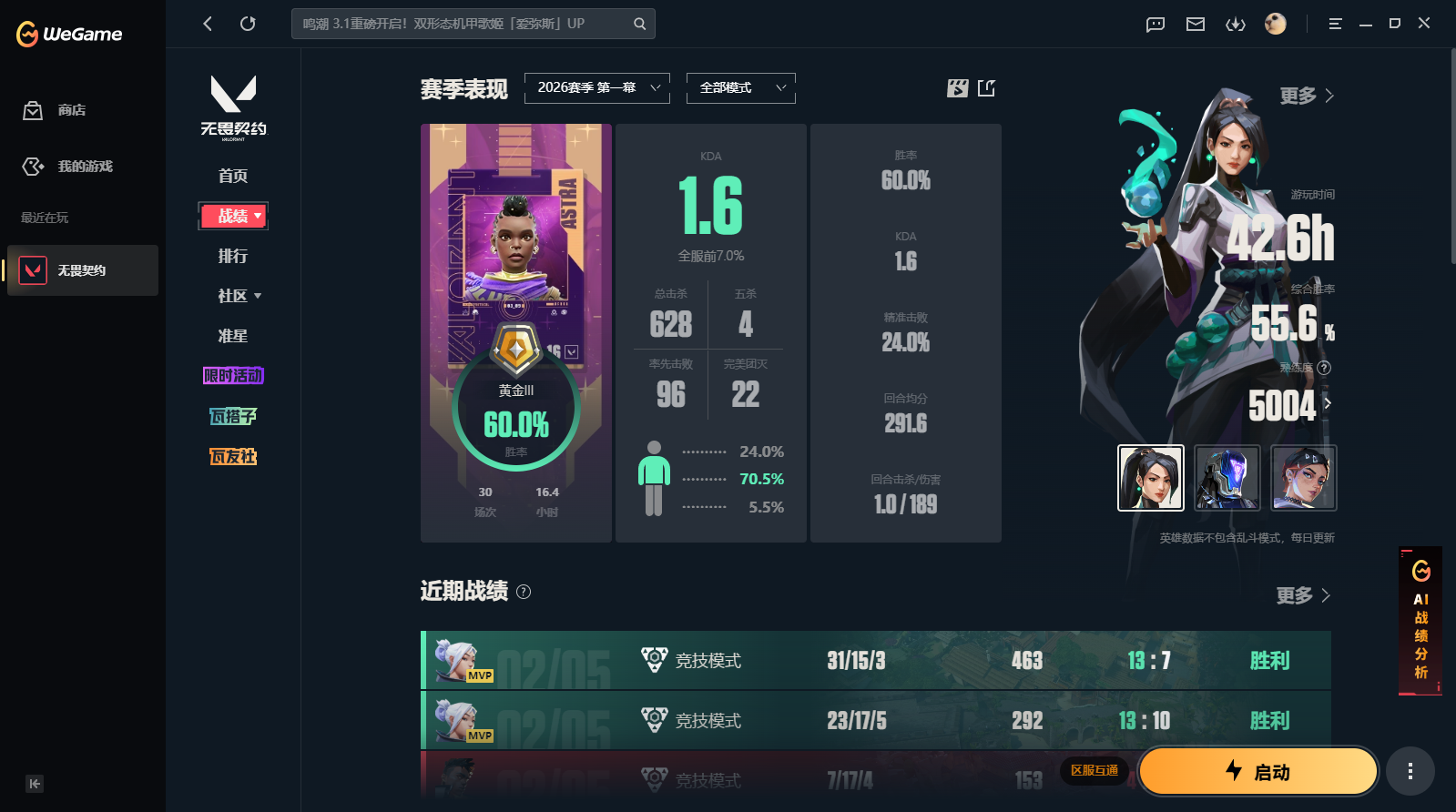Click the AI 战绩分析 floating icon
1456x812 pixels.
coord(1420,622)
